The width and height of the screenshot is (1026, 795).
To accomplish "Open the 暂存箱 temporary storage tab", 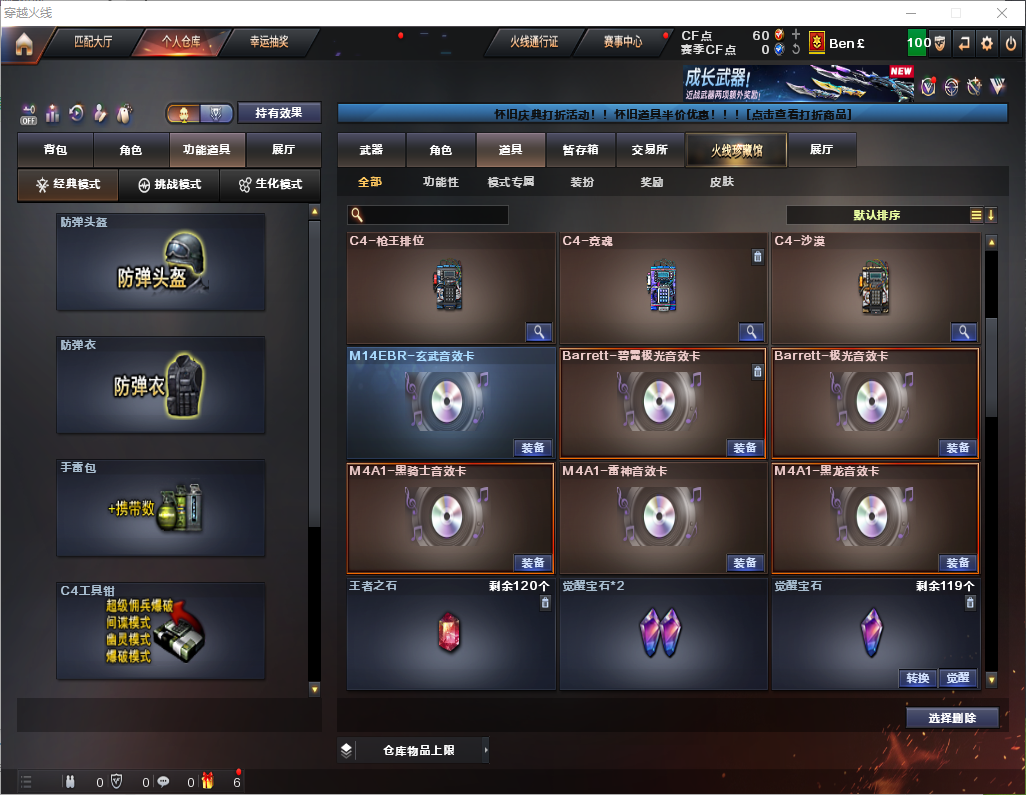I will pos(580,150).
